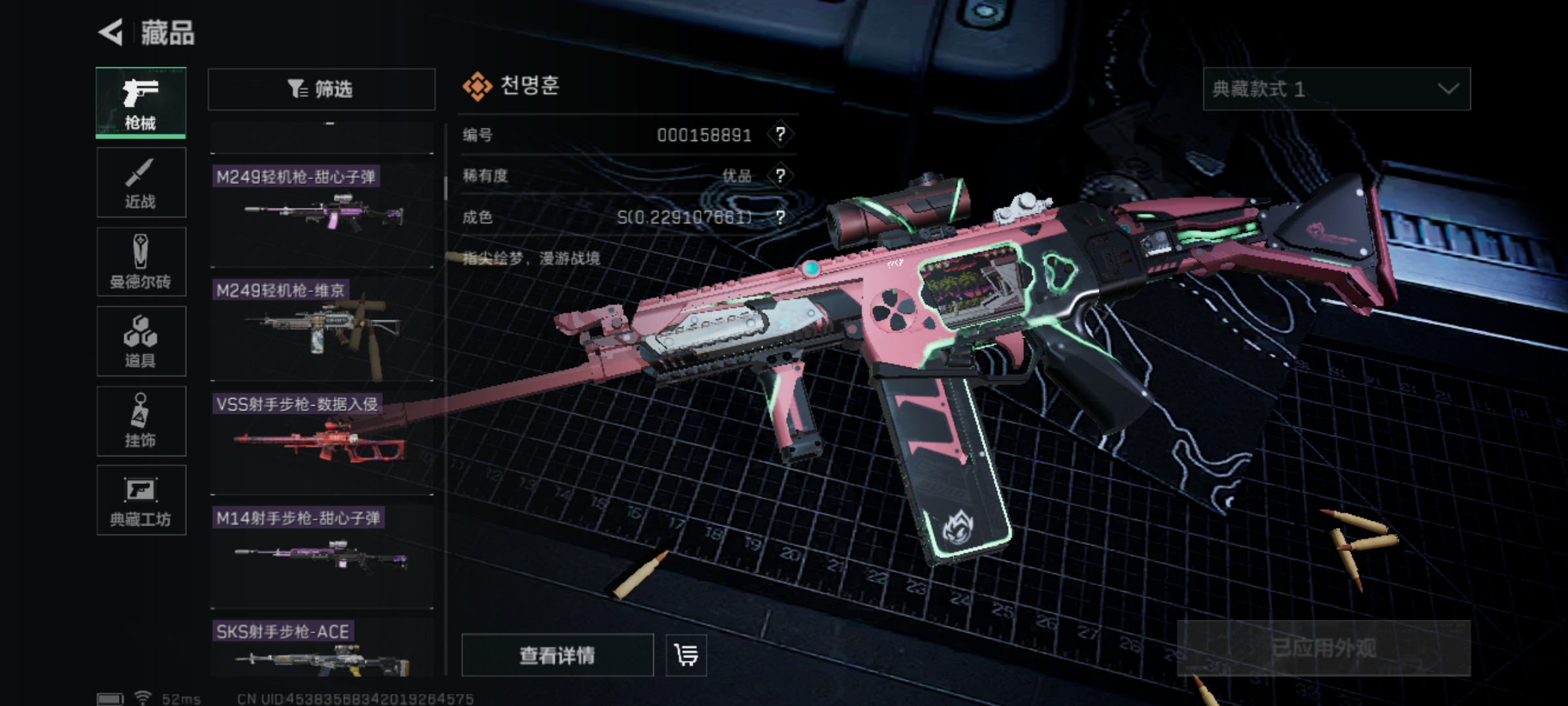
Task: Open the shopping cart list icon
Action: (686, 655)
